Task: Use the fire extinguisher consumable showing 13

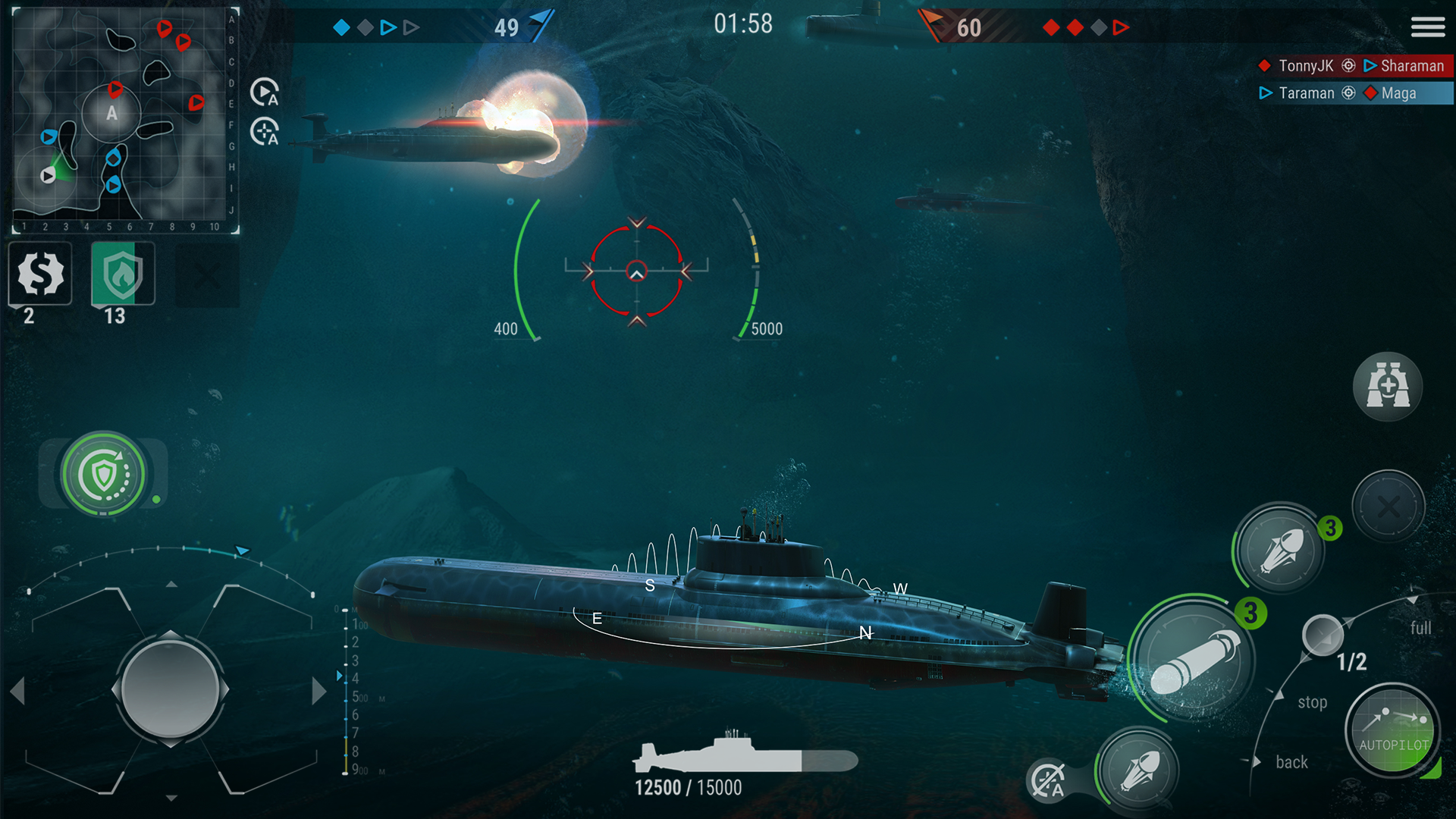Action: pyautogui.click(x=121, y=275)
